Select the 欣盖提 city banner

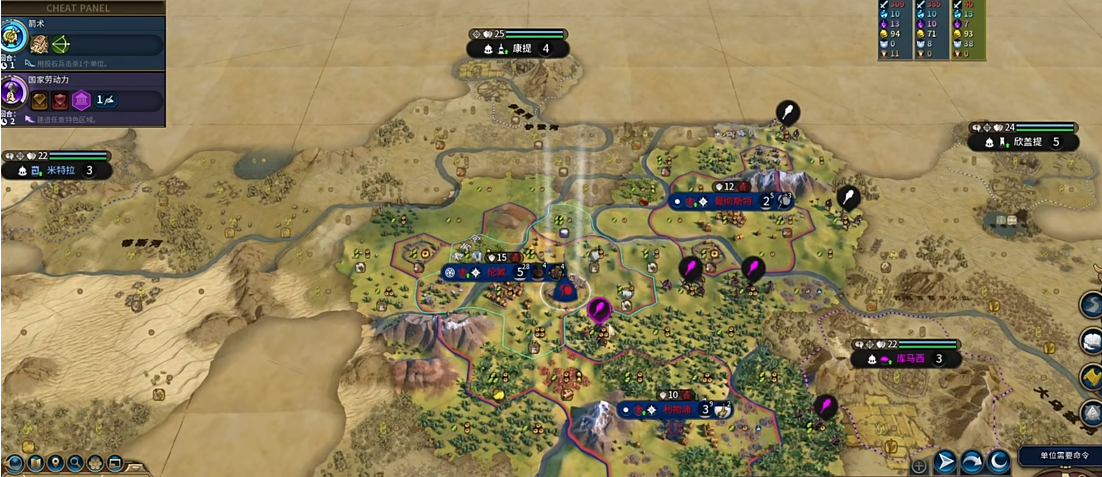[1027, 142]
